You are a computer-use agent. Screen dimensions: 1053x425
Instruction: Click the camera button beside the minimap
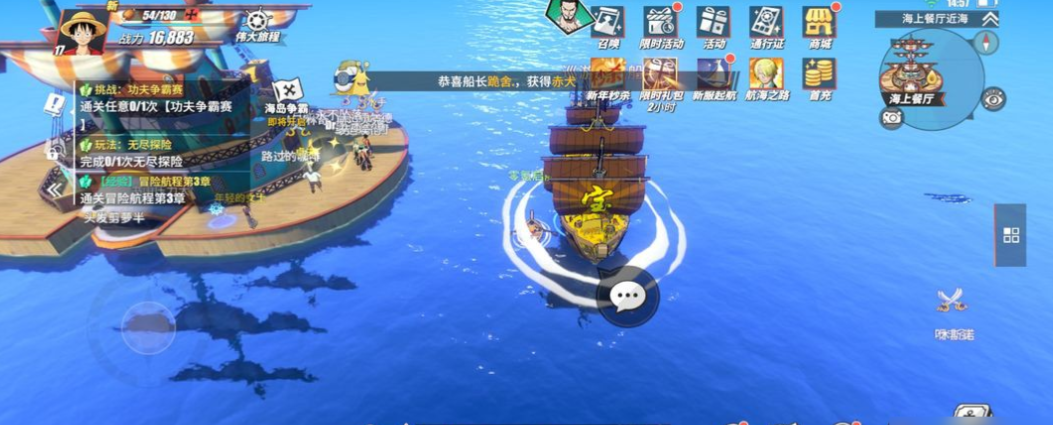pyautogui.click(x=892, y=118)
